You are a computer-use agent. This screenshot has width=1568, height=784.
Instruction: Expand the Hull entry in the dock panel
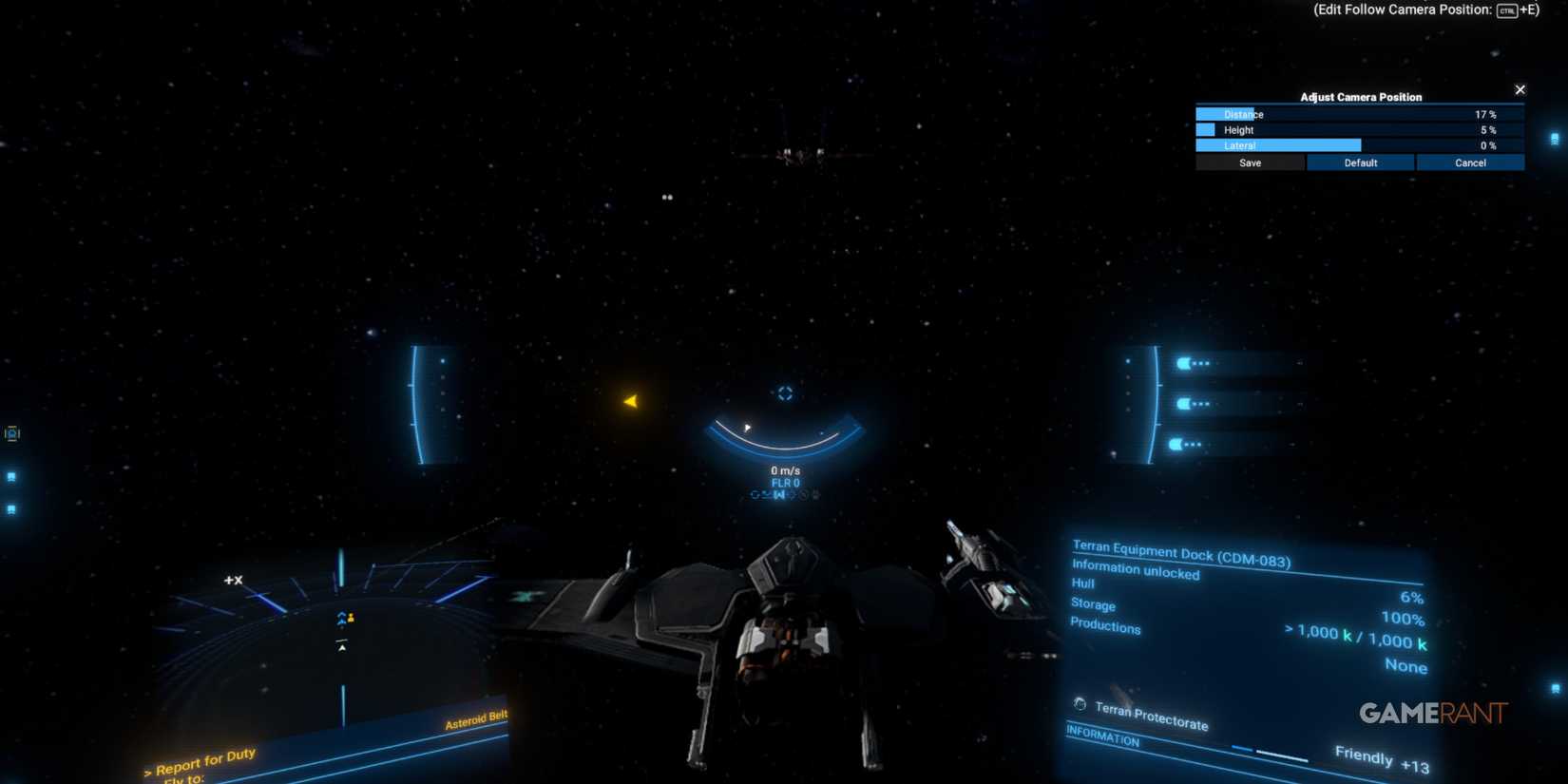pos(1082,583)
